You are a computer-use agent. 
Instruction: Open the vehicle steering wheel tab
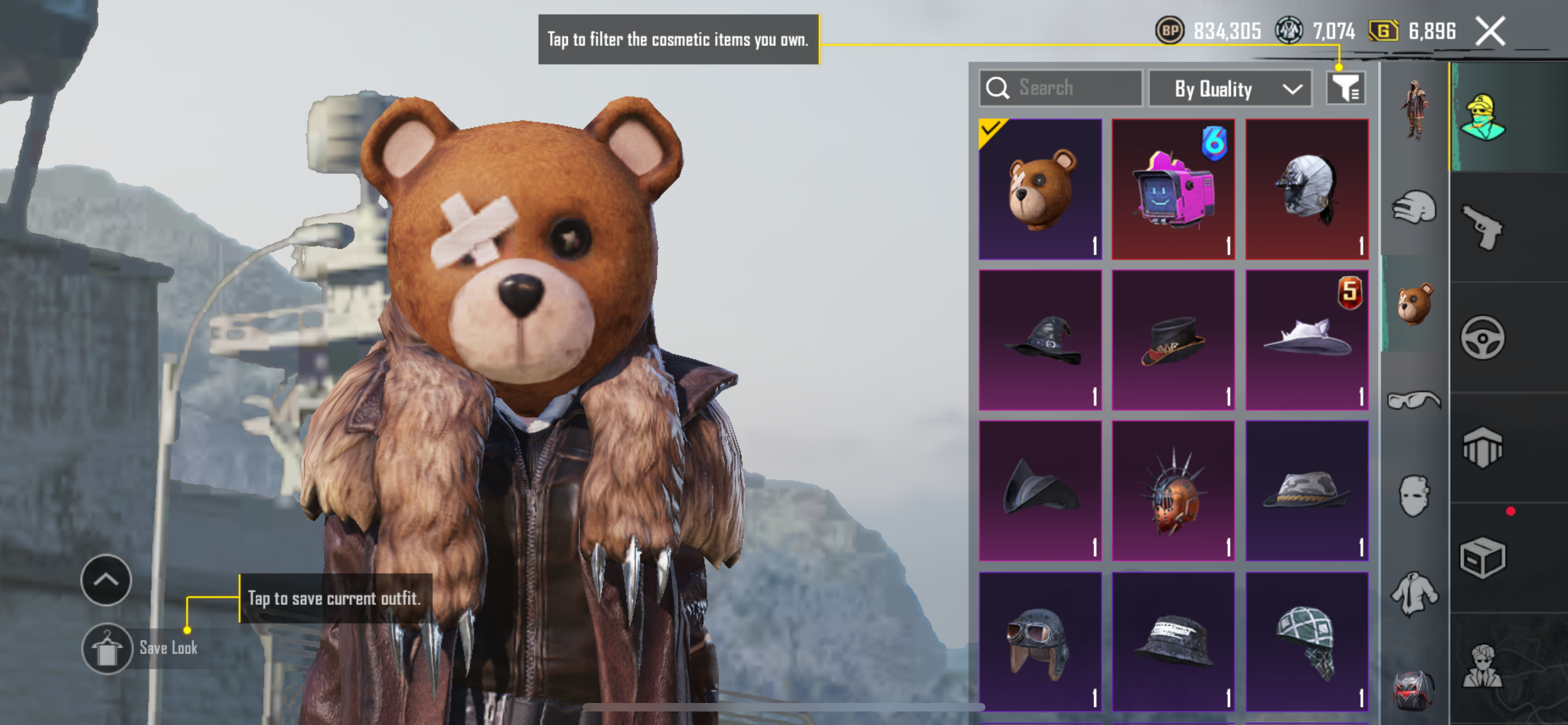tap(1483, 337)
